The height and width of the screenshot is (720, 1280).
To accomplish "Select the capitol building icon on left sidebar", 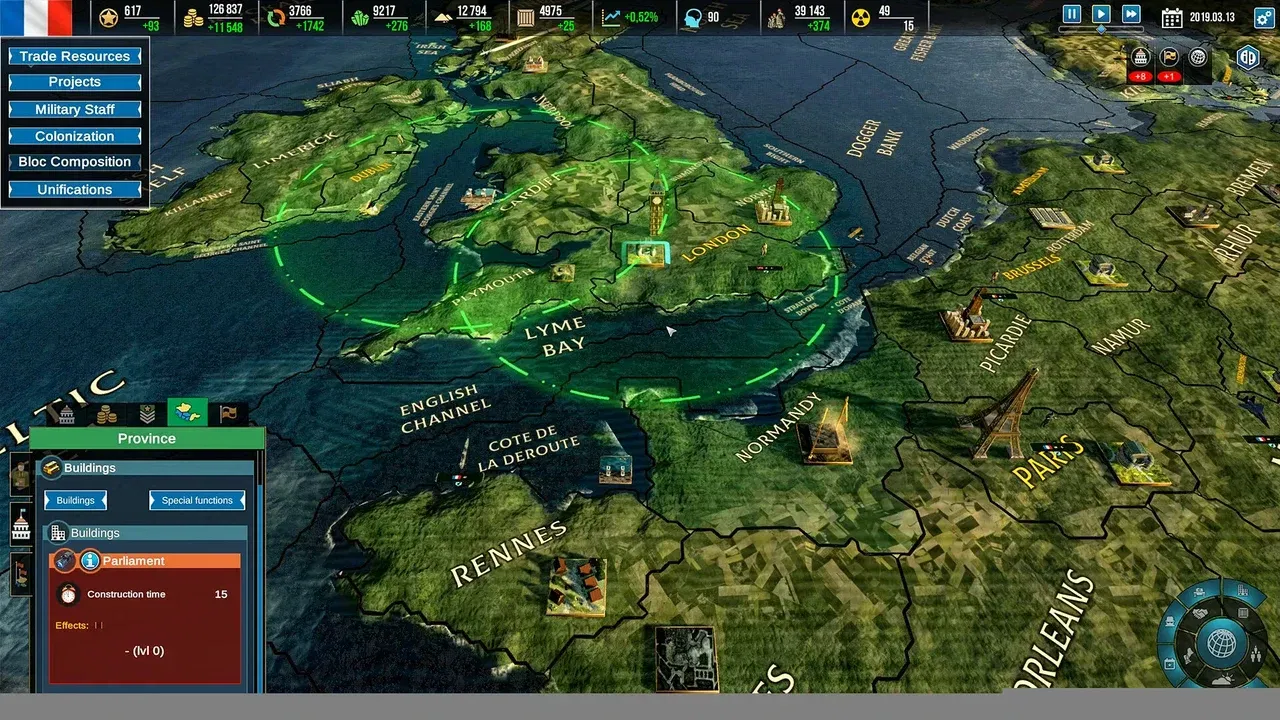I will 20,525.
